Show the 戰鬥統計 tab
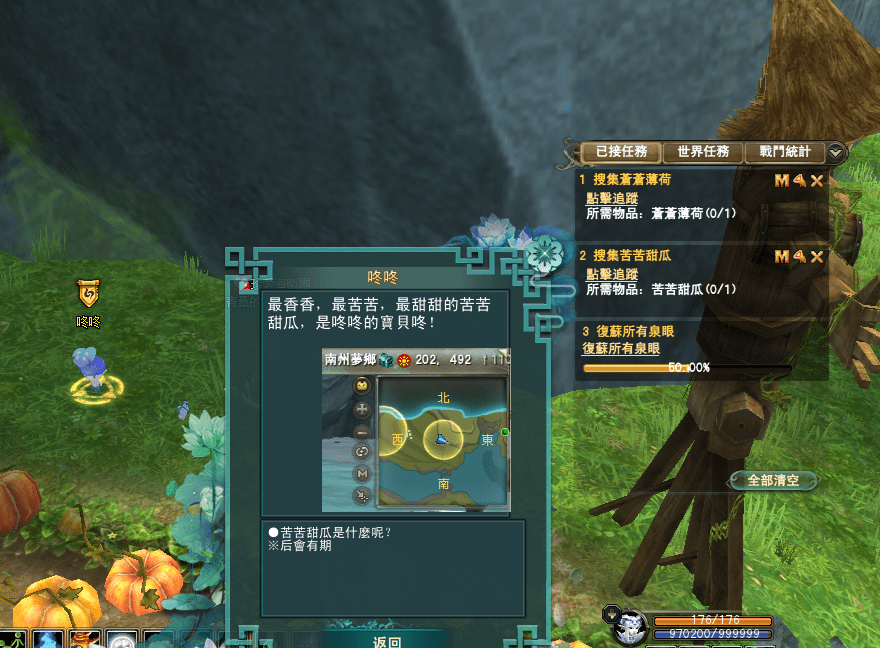 click(x=784, y=152)
